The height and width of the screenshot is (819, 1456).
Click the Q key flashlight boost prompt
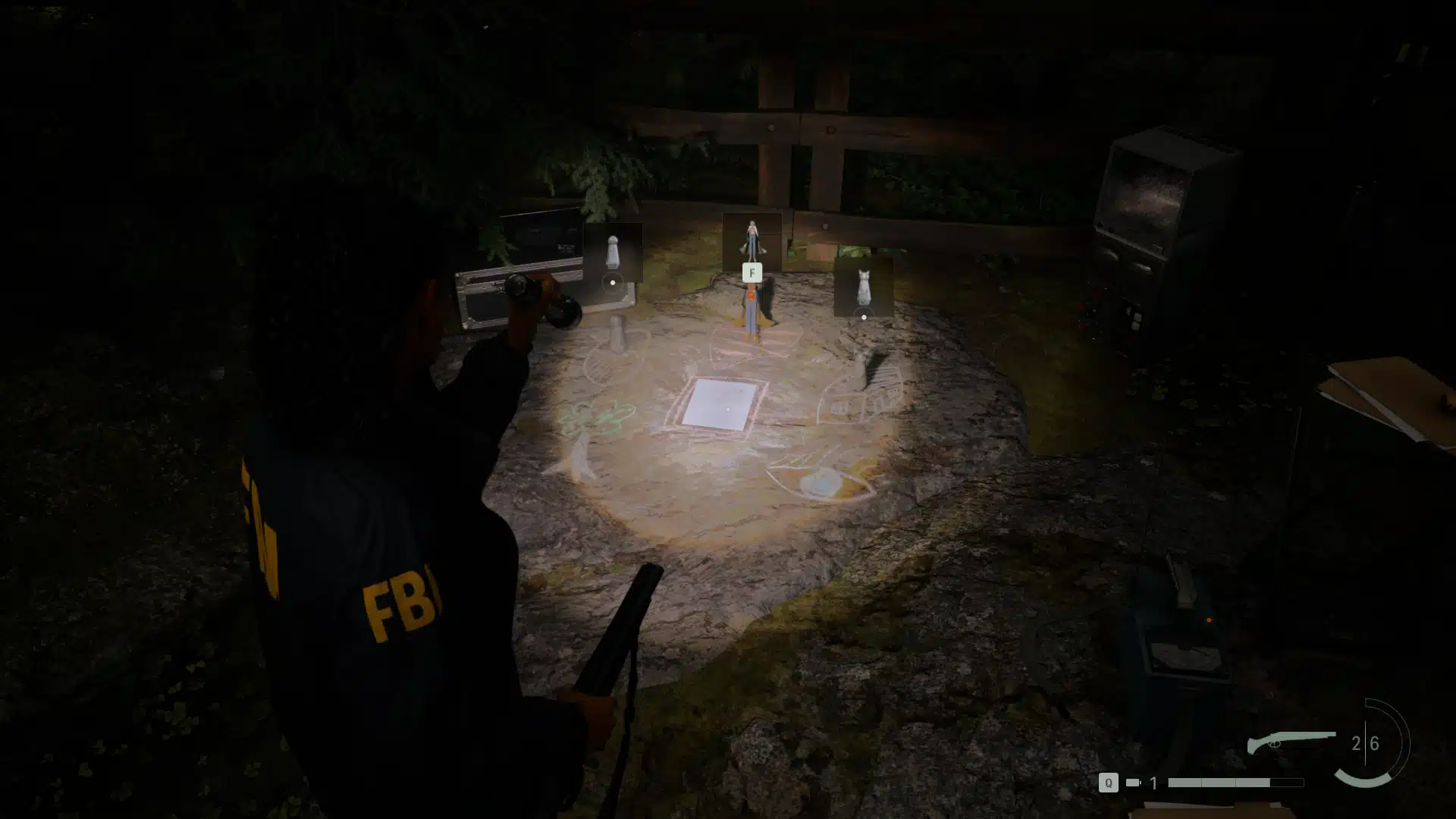click(1109, 783)
